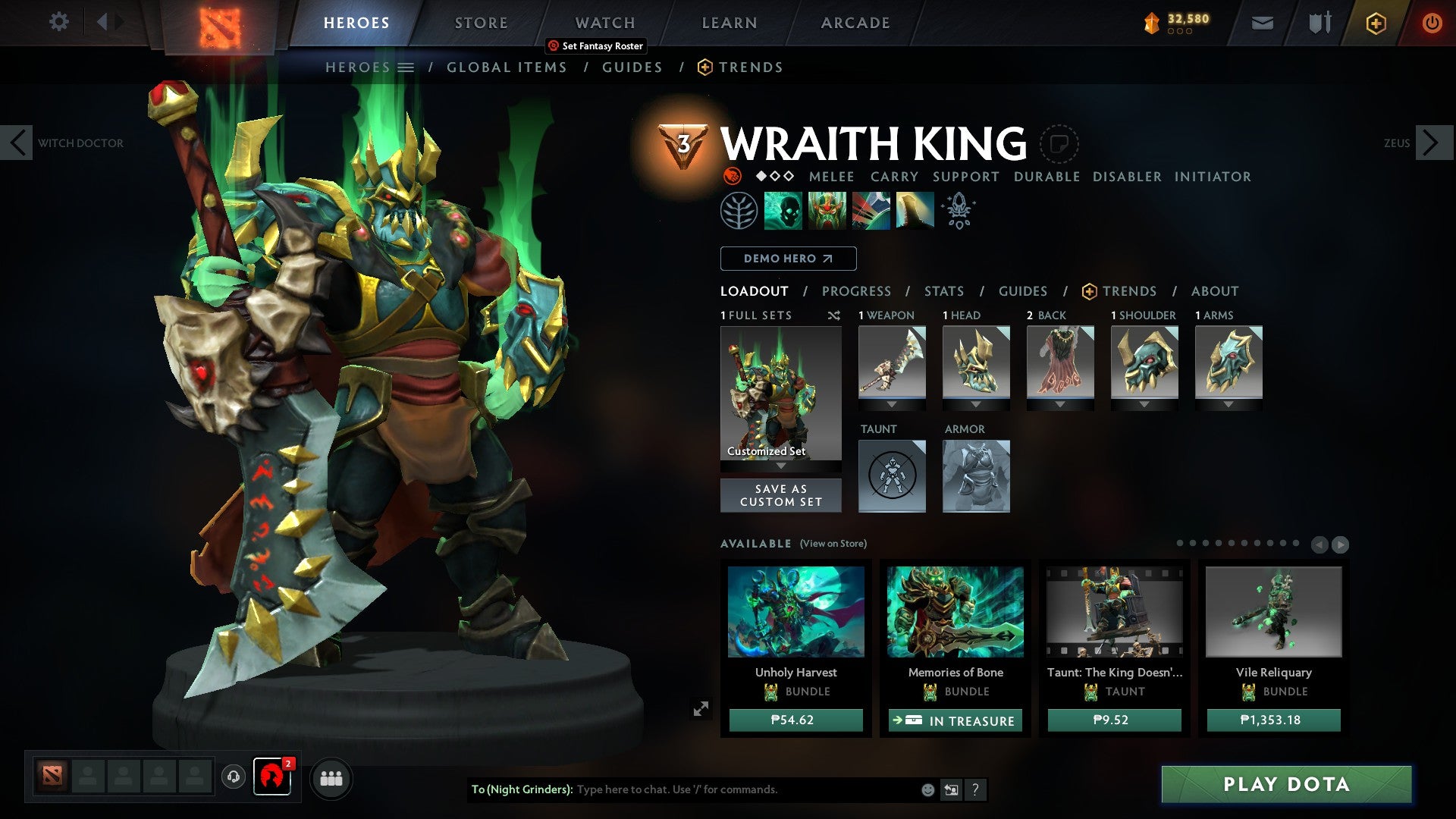Open the Dota Plus hexagon icon

click(1376, 23)
